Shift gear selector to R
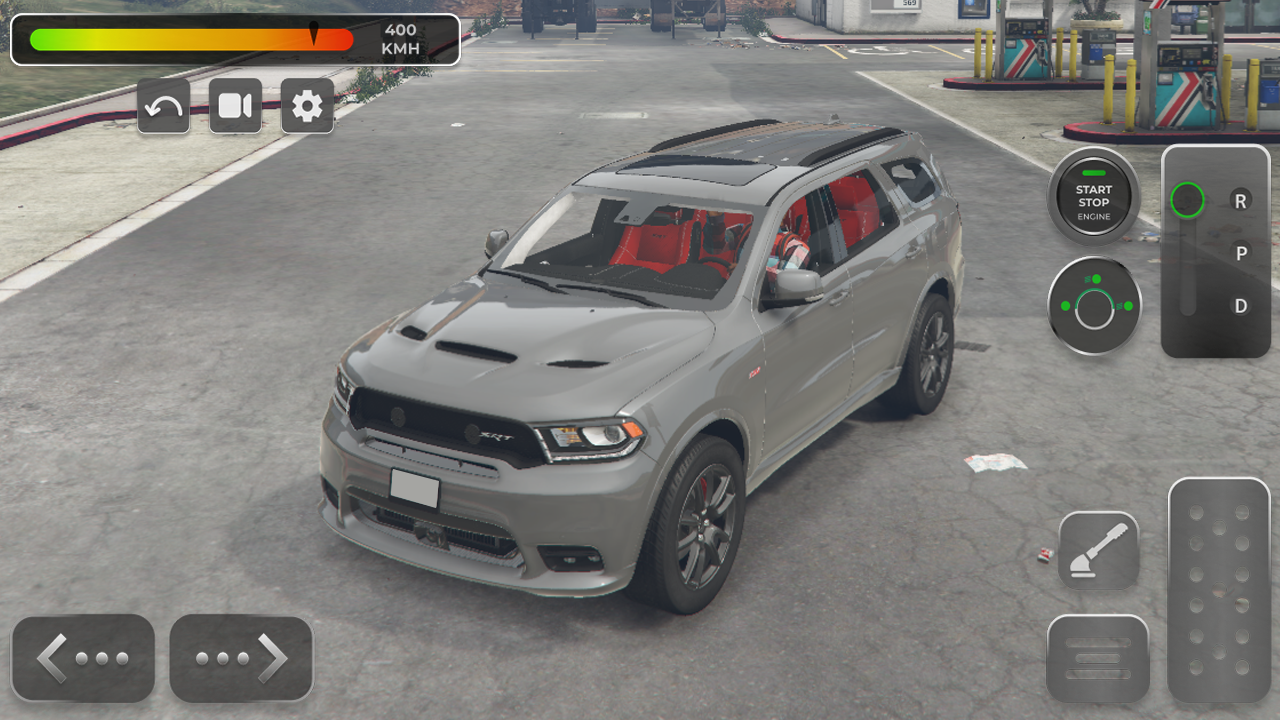The height and width of the screenshot is (720, 1280). tap(1240, 201)
